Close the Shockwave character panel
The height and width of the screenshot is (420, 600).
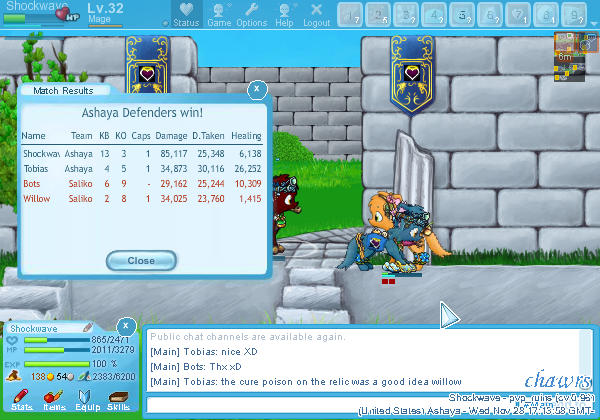(126, 326)
